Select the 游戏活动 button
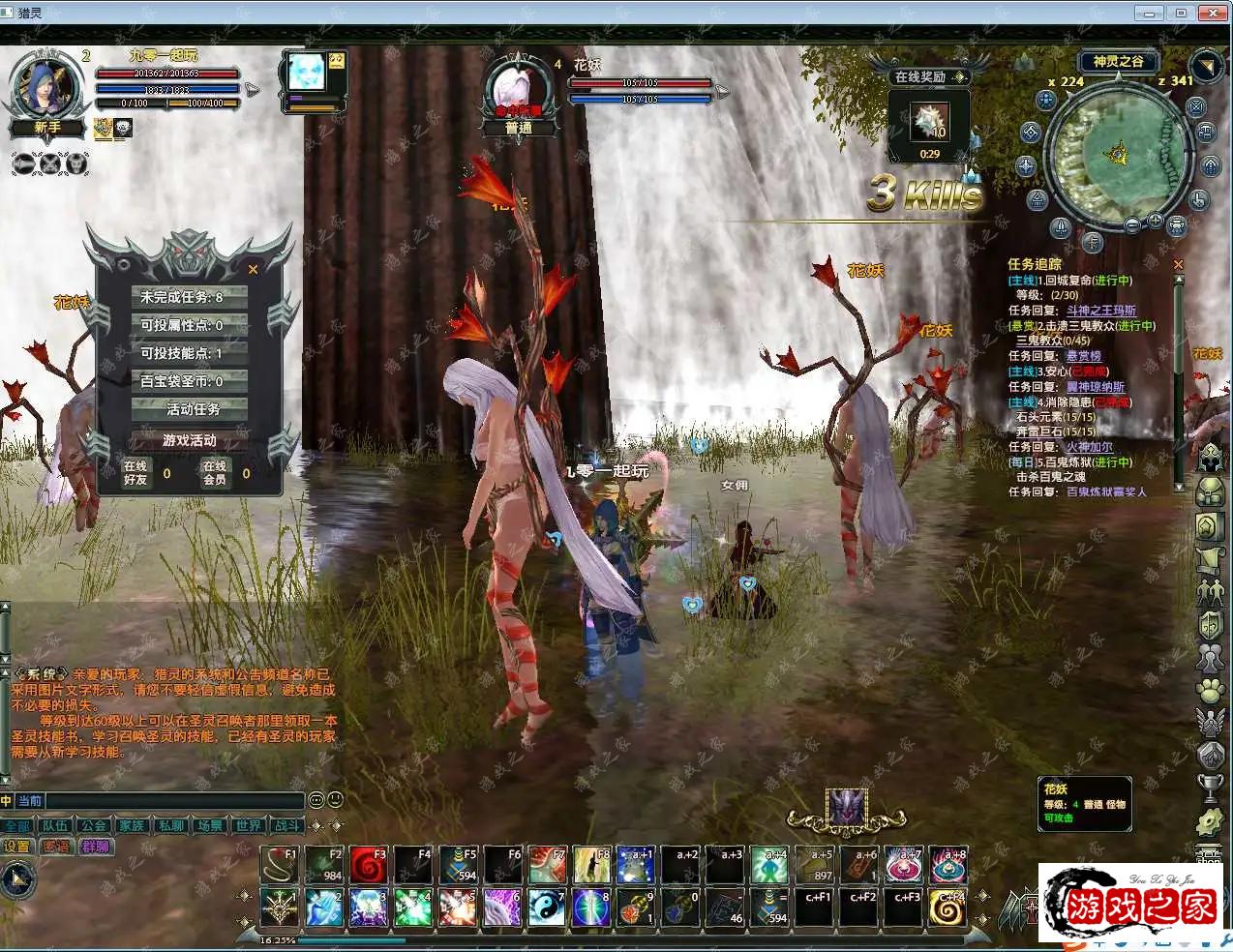The image size is (1233, 952). pos(190,440)
